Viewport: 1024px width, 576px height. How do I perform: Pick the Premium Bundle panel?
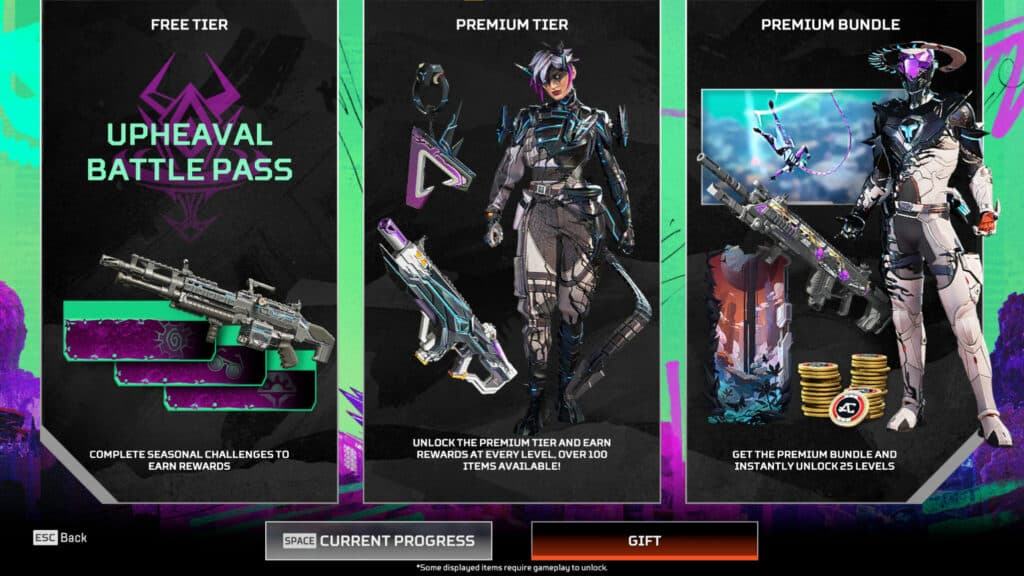[831, 250]
